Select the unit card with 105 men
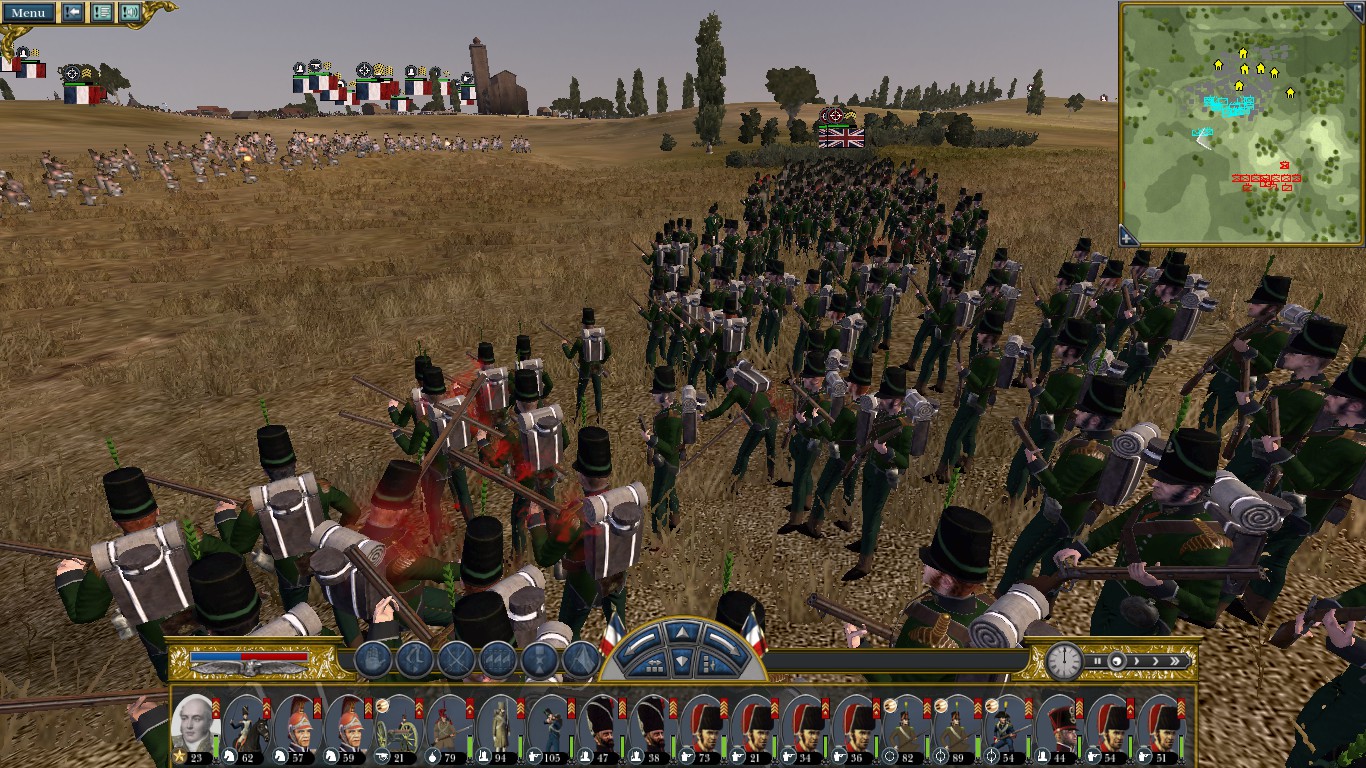Viewport: 1366px width, 768px height. tap(551, 723)
